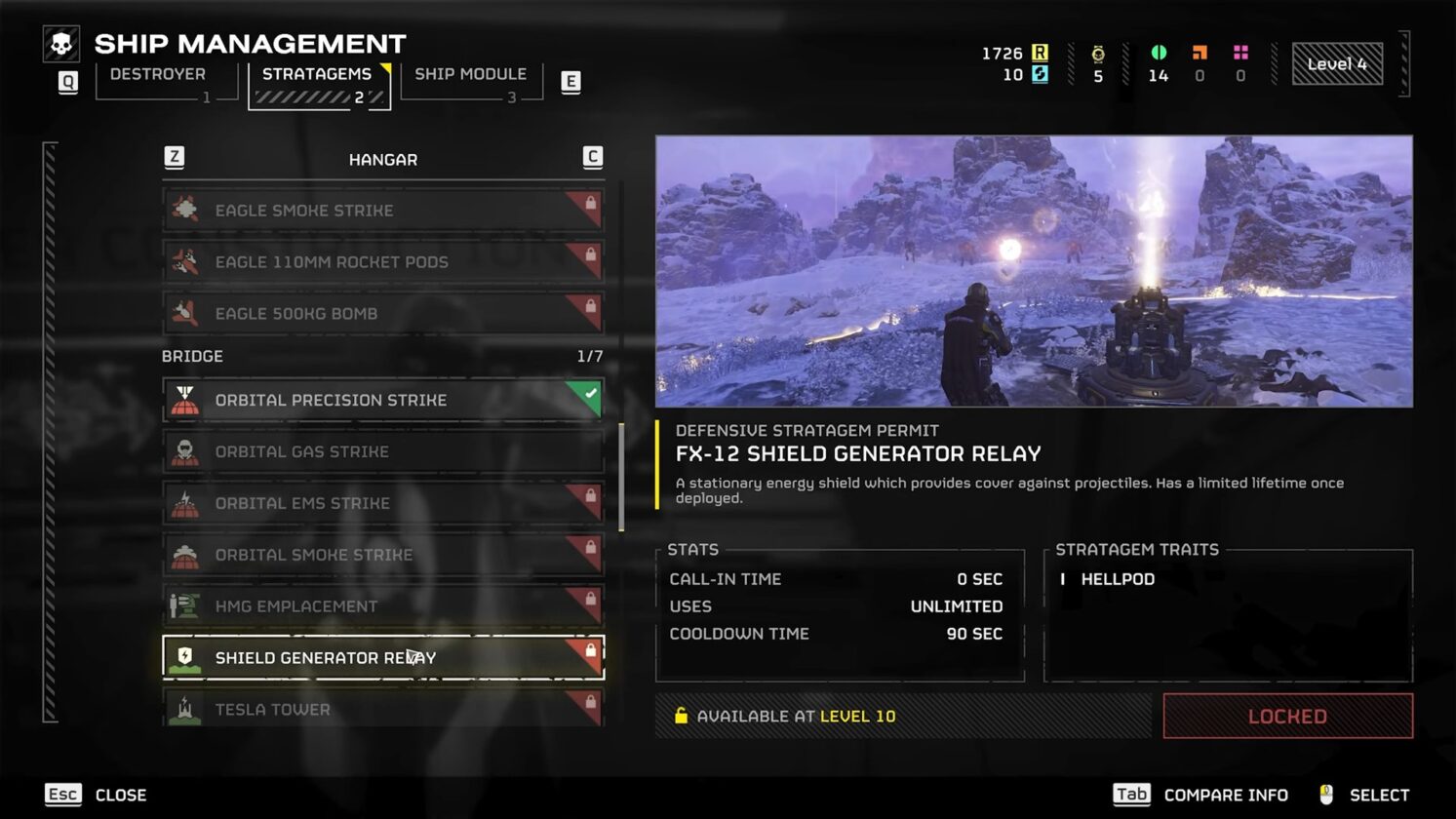Advance to next category via the C key button

click(x=593, y=157)
